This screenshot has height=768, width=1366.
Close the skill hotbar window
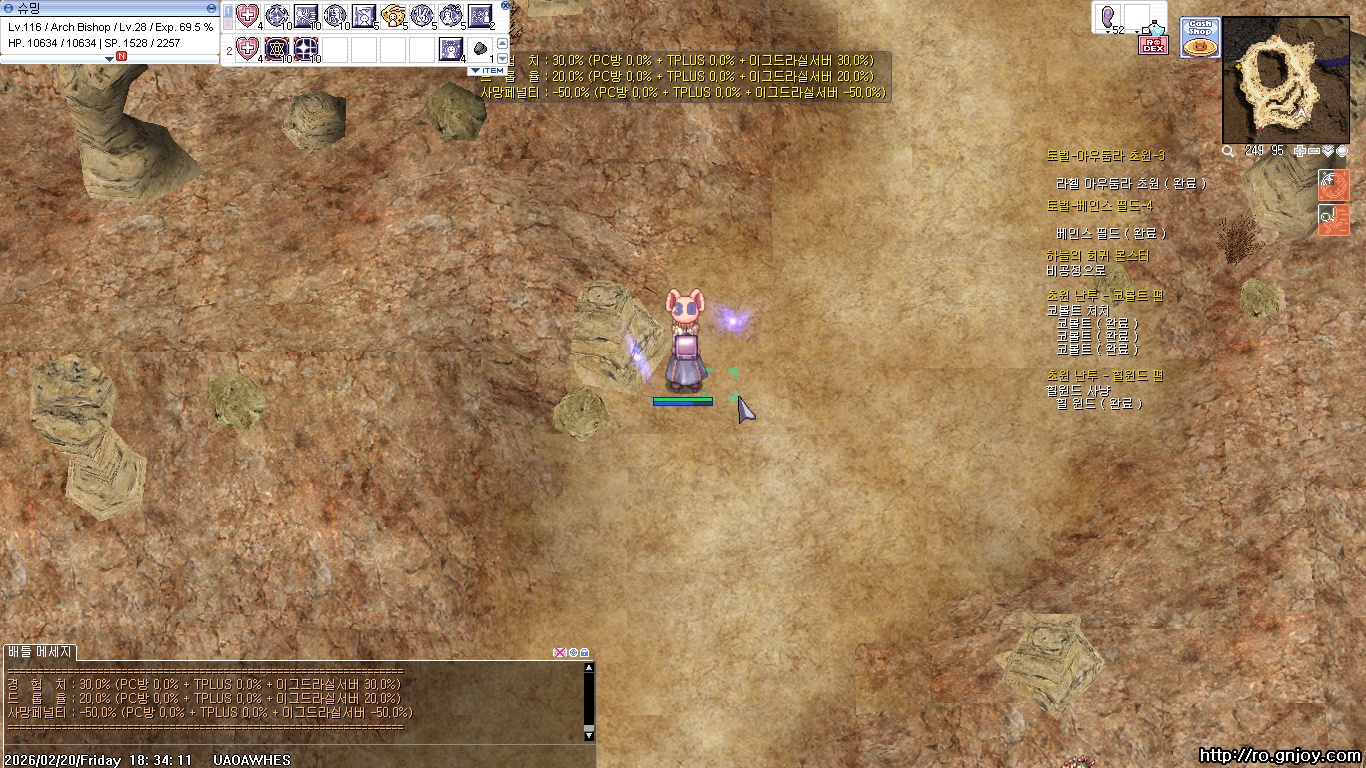pyautogui.click(x=504, y=6)
